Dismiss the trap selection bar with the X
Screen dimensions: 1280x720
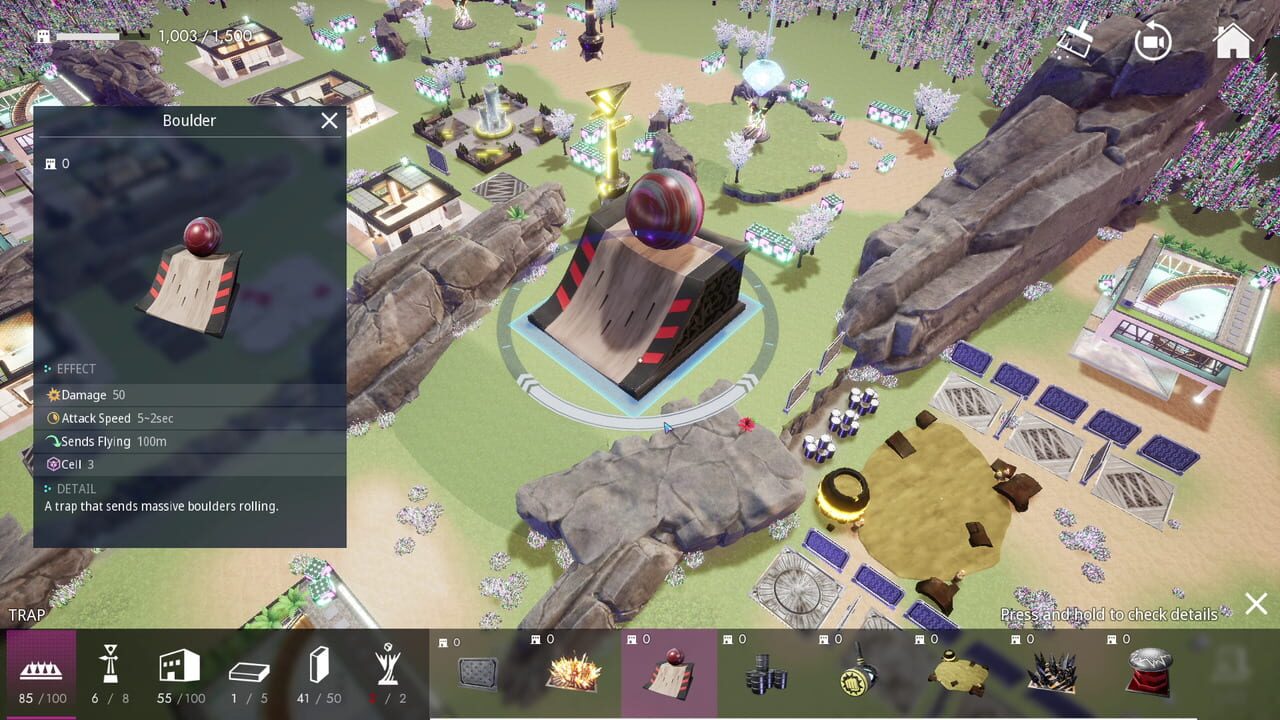[x=1256, y=604]
